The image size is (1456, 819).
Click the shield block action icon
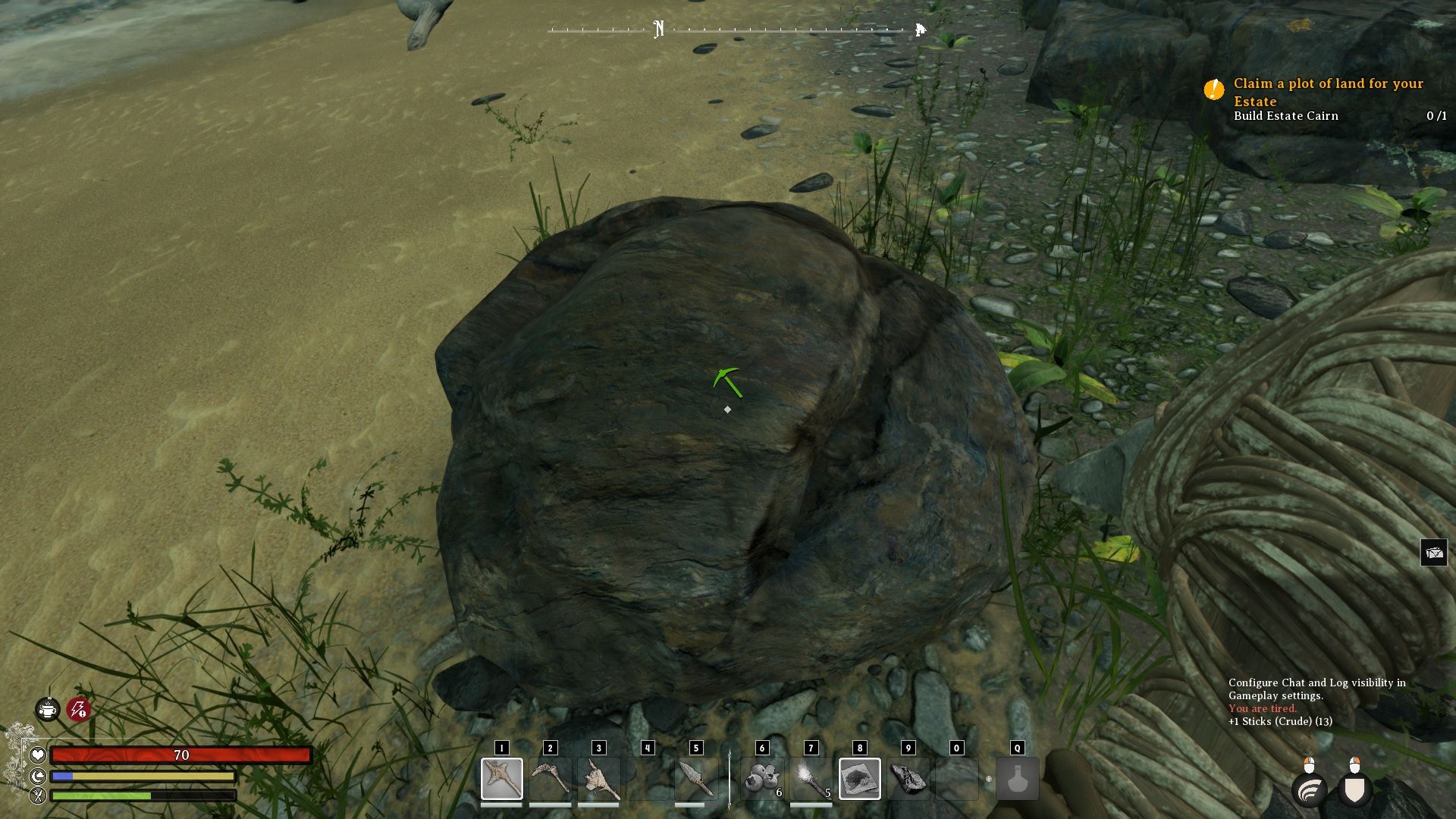(x=1354, y=790)
